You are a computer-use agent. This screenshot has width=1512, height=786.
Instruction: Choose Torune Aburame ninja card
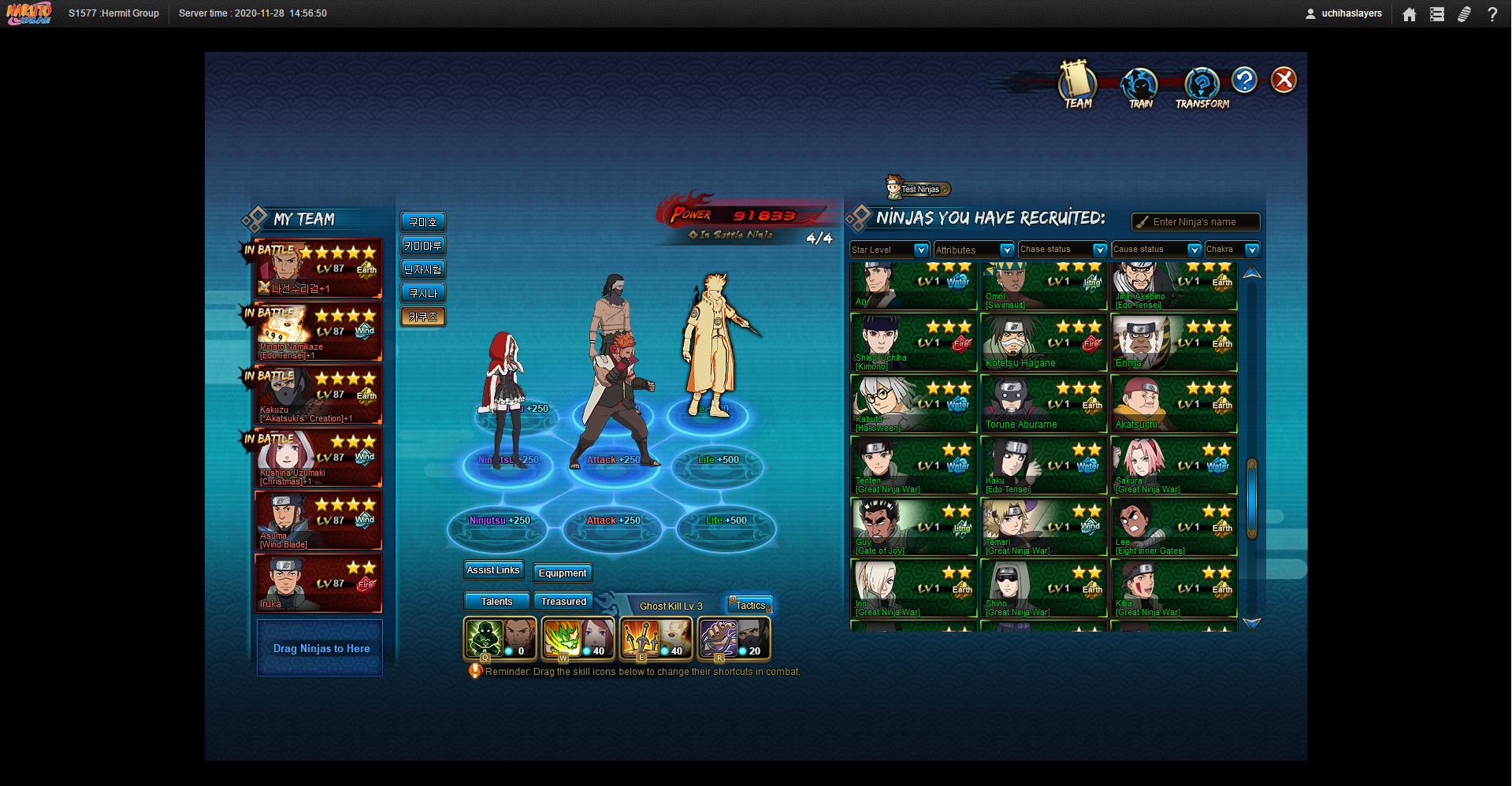[x=1043, y=405]
